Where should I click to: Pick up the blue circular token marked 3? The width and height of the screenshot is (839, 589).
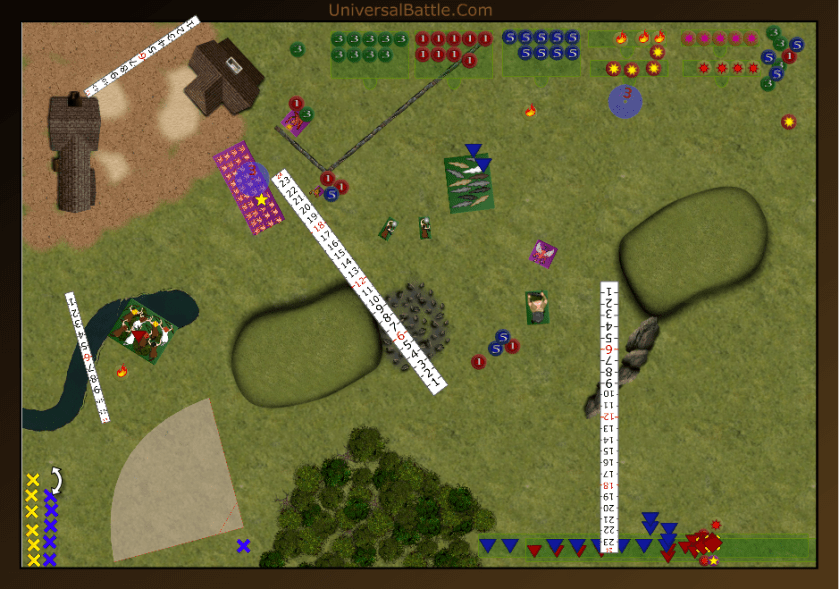pos(625,100)
